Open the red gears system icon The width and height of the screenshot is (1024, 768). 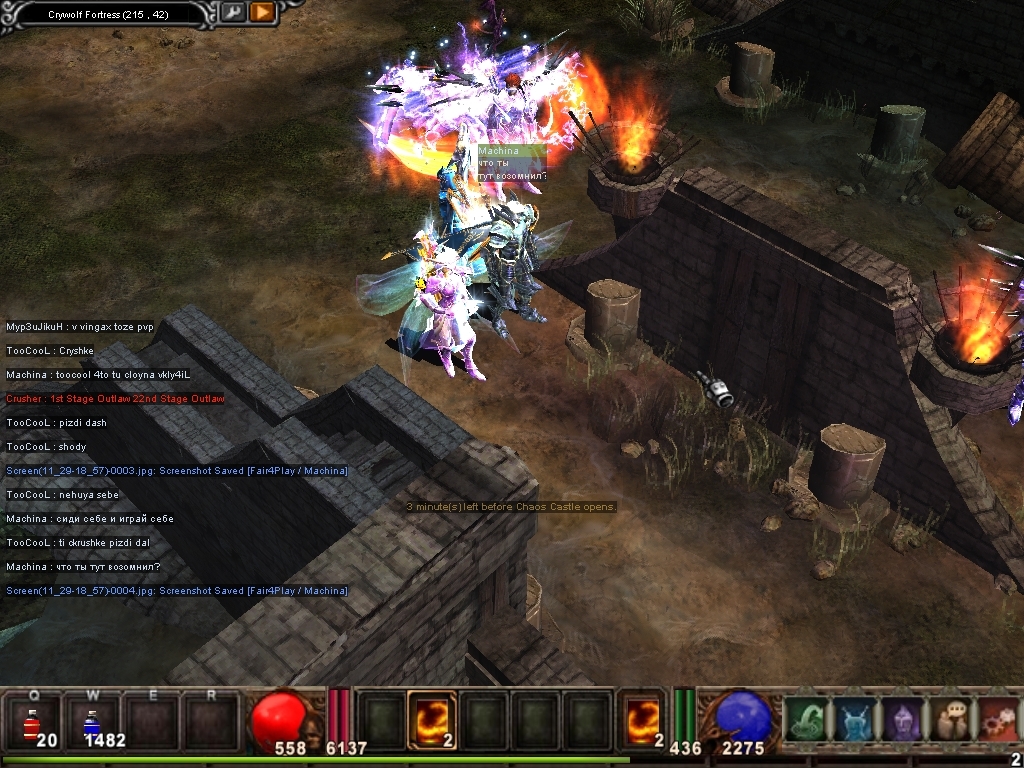point(998,719)
